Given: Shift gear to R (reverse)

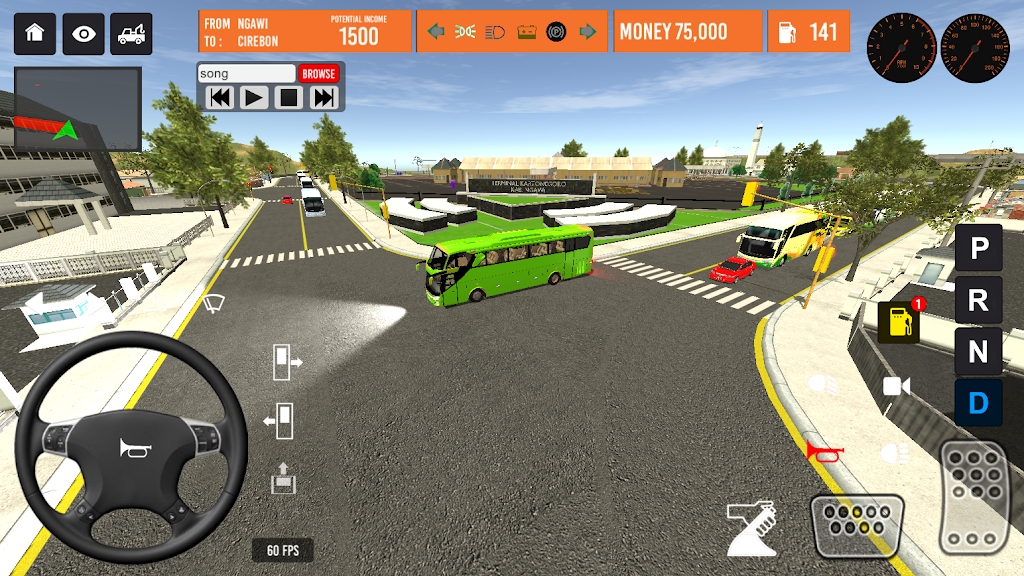Looking at the screenshot, I should pyautogui.click(x=978, y=299).
